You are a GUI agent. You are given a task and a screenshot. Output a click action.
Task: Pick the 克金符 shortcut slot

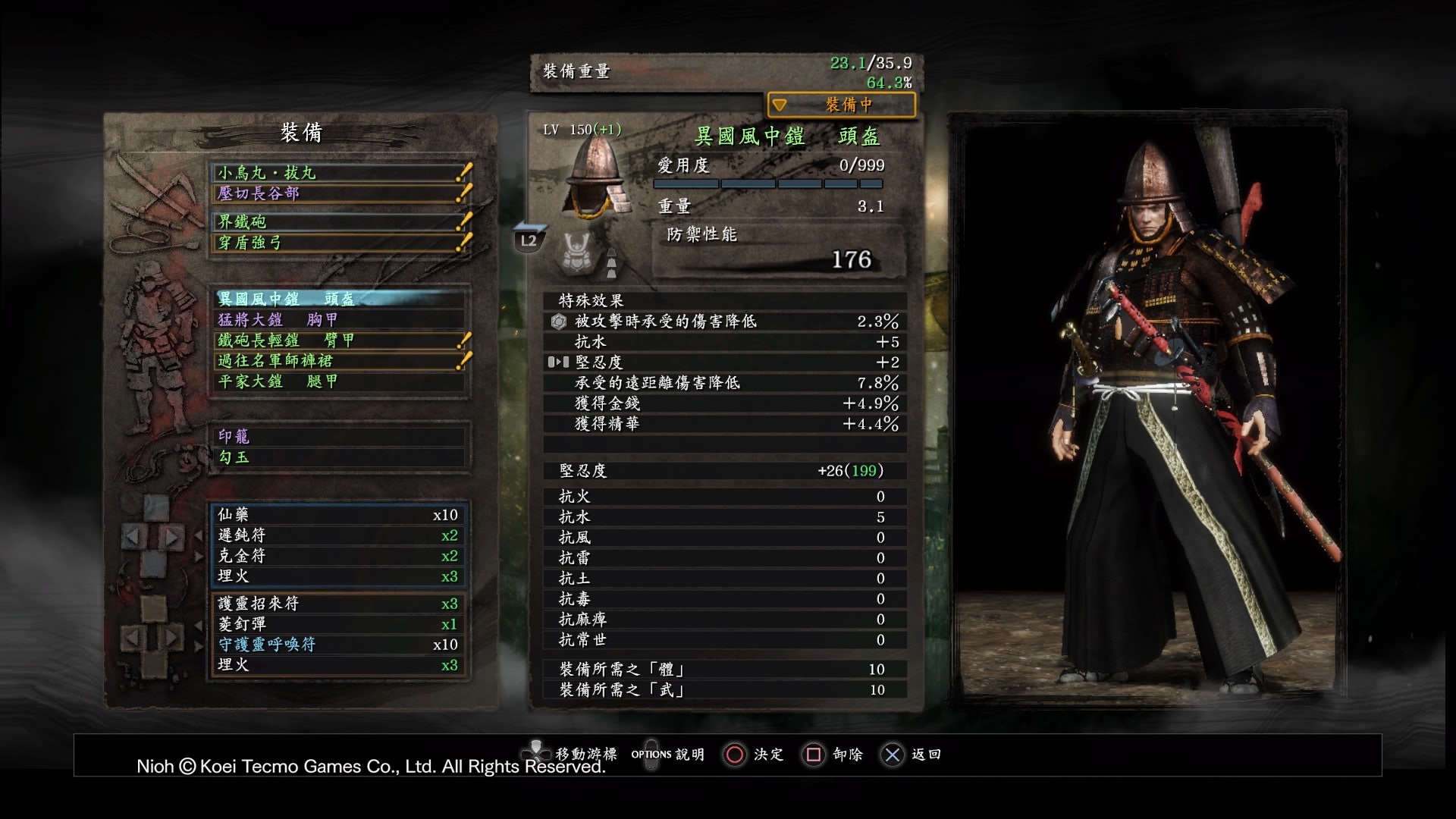(x=337, y=556)
